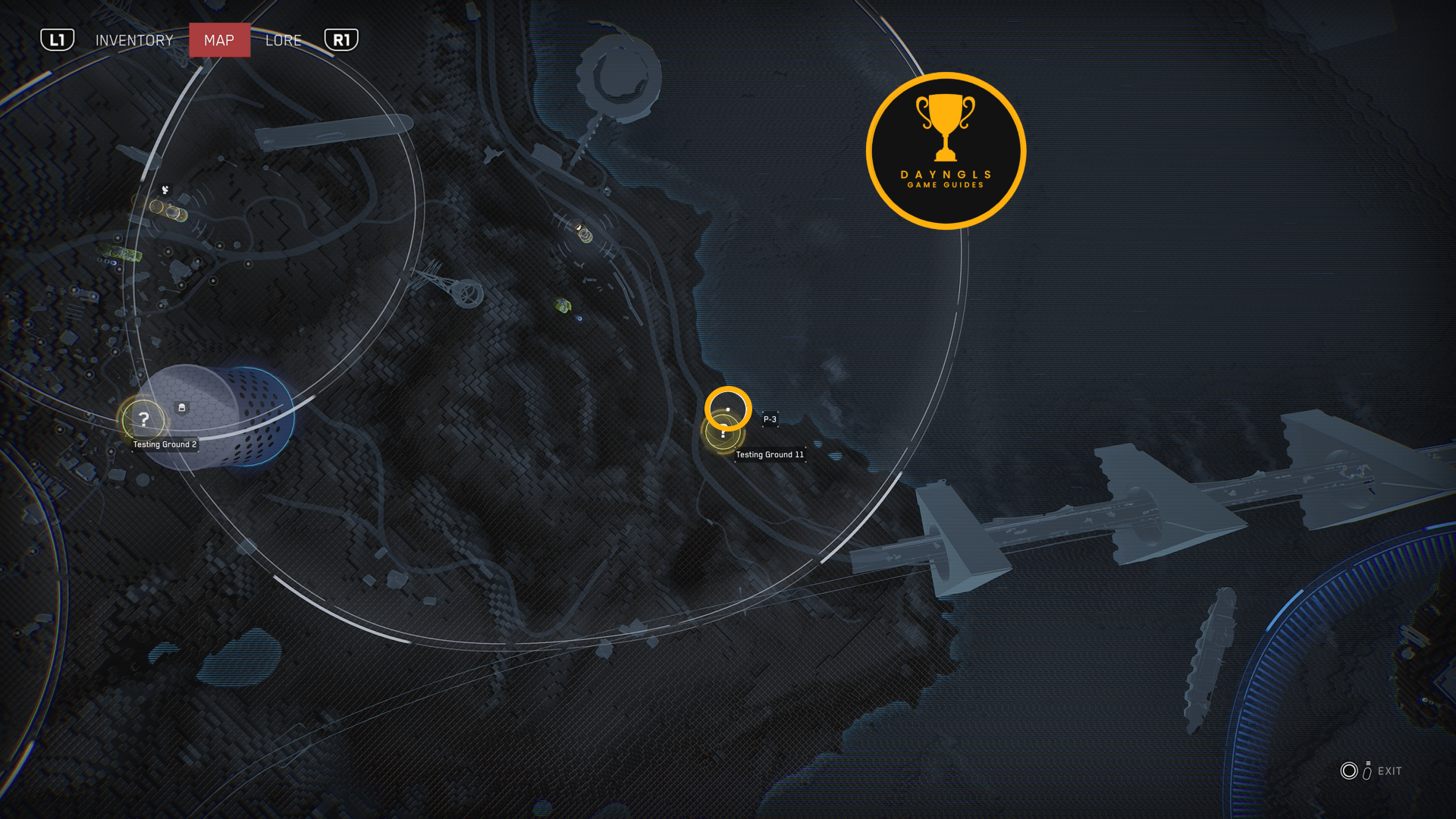1456x819 pixels.
Task: Open the Lore tab
Action: point(284,40)
